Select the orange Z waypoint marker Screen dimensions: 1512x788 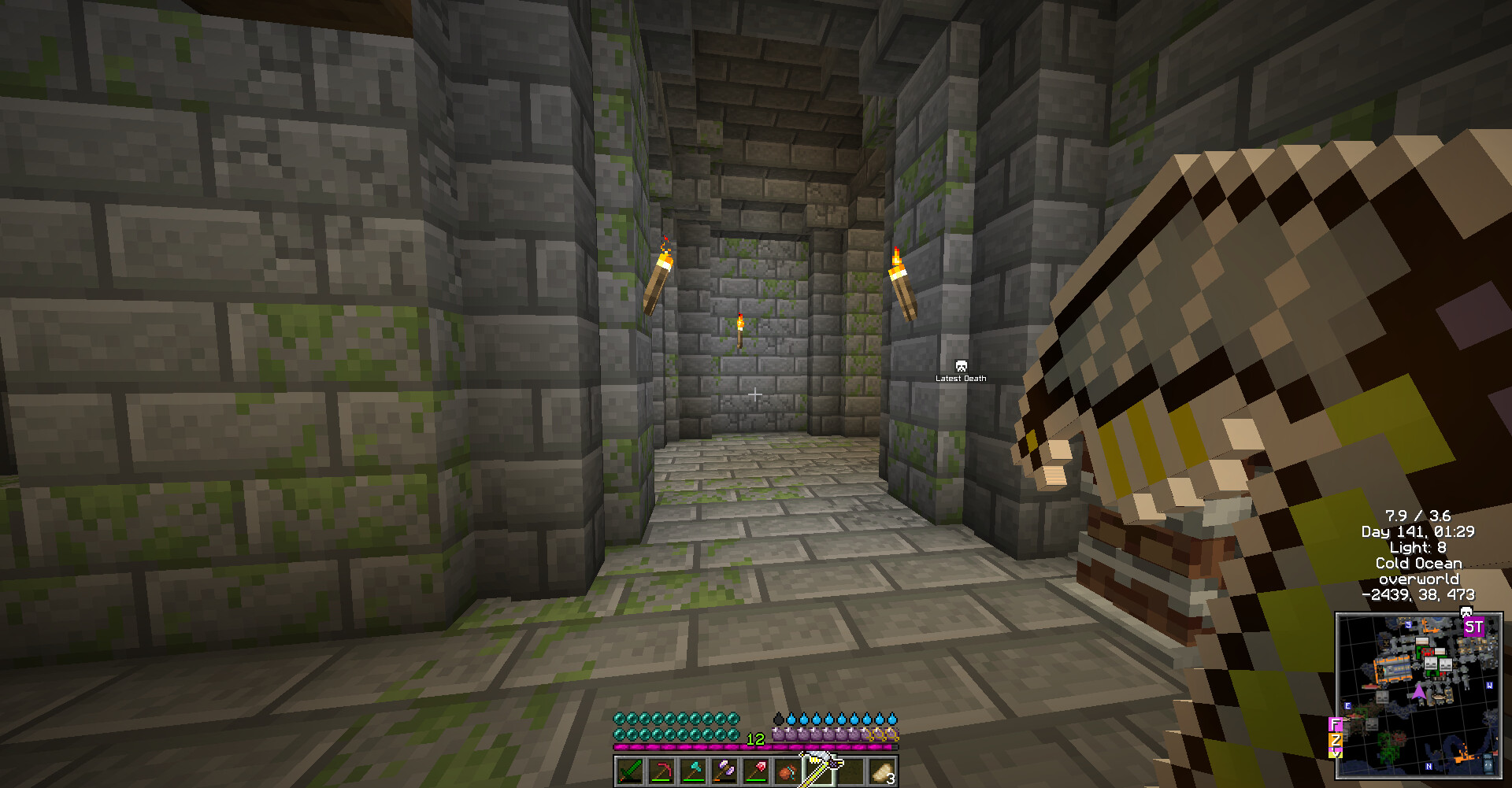click(1336, 741)
